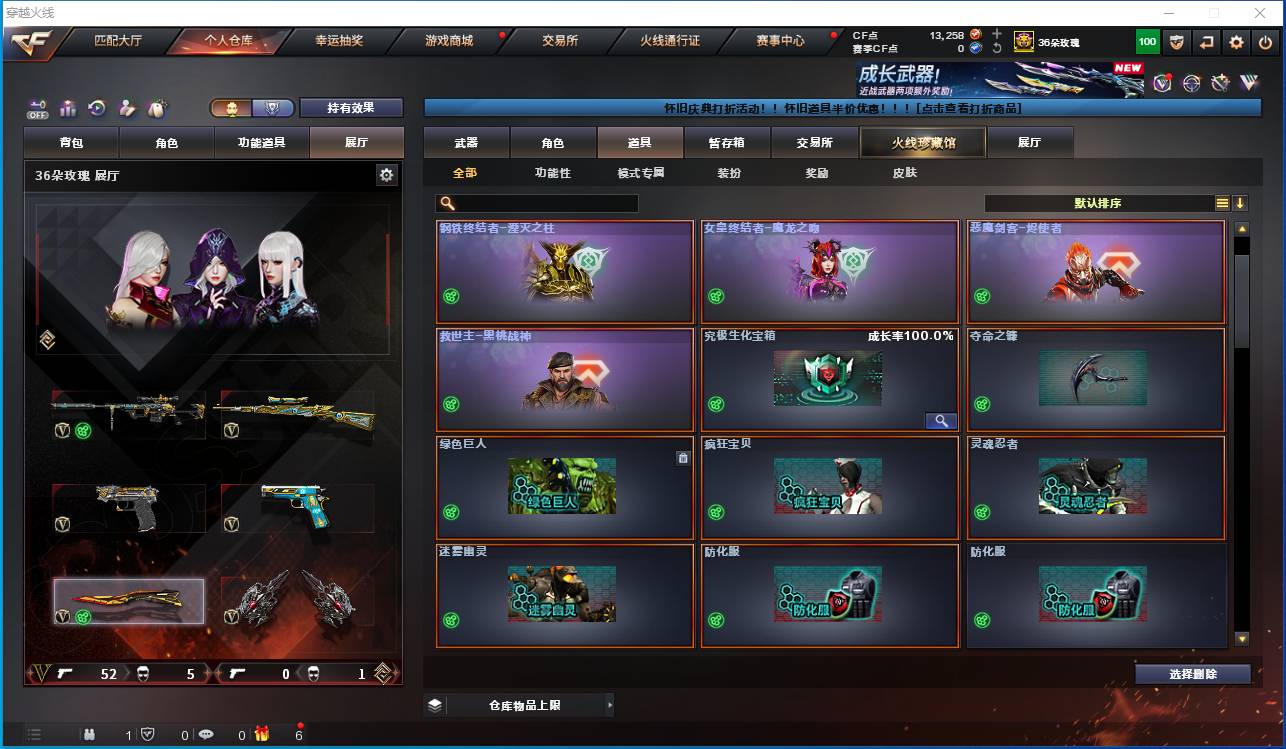
Task: Select the replay/history icon above the backpack panel
Action: pyautogui.click(x=95, y=107)
